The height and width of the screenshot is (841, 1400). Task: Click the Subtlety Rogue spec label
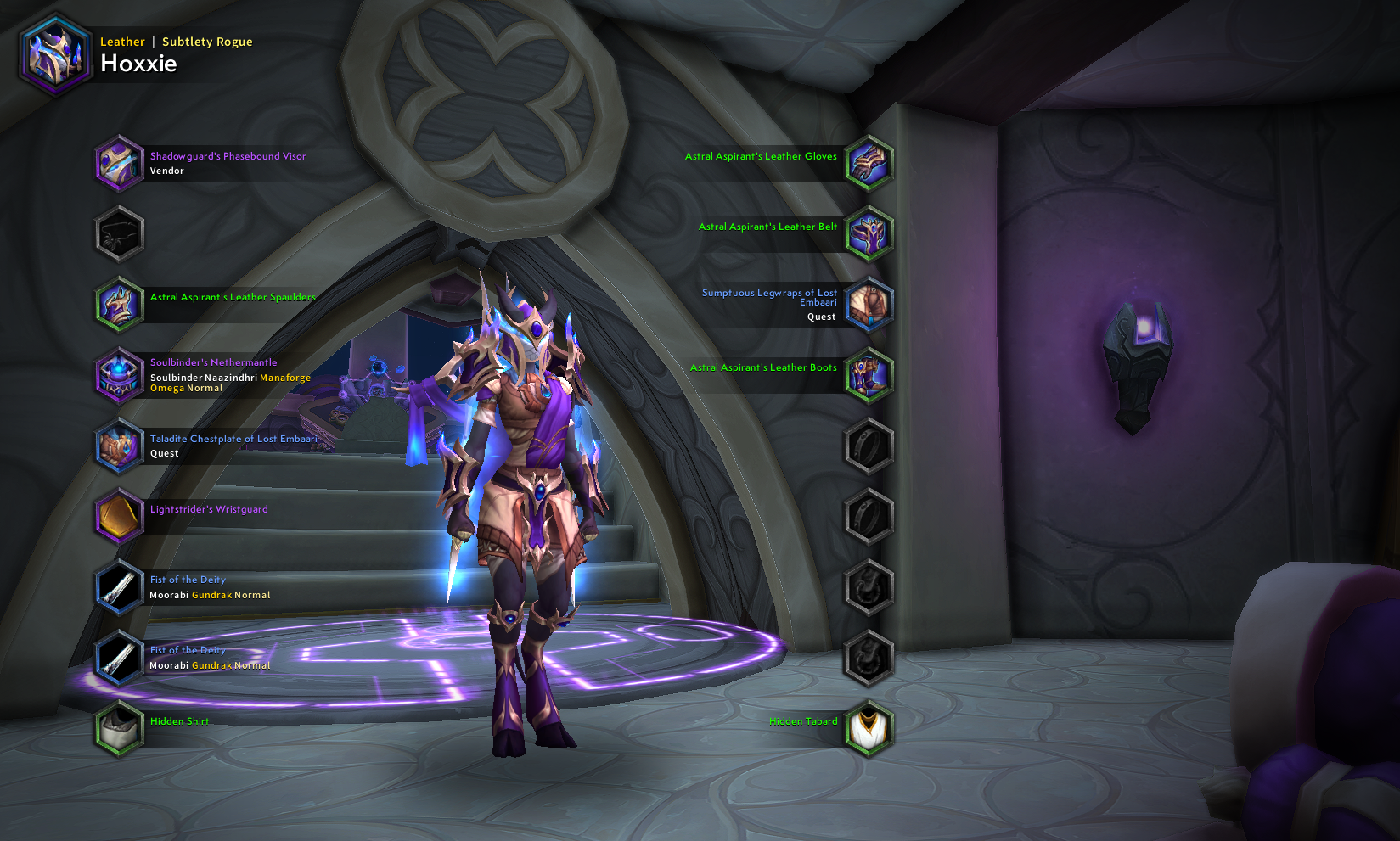coord(206,41)
